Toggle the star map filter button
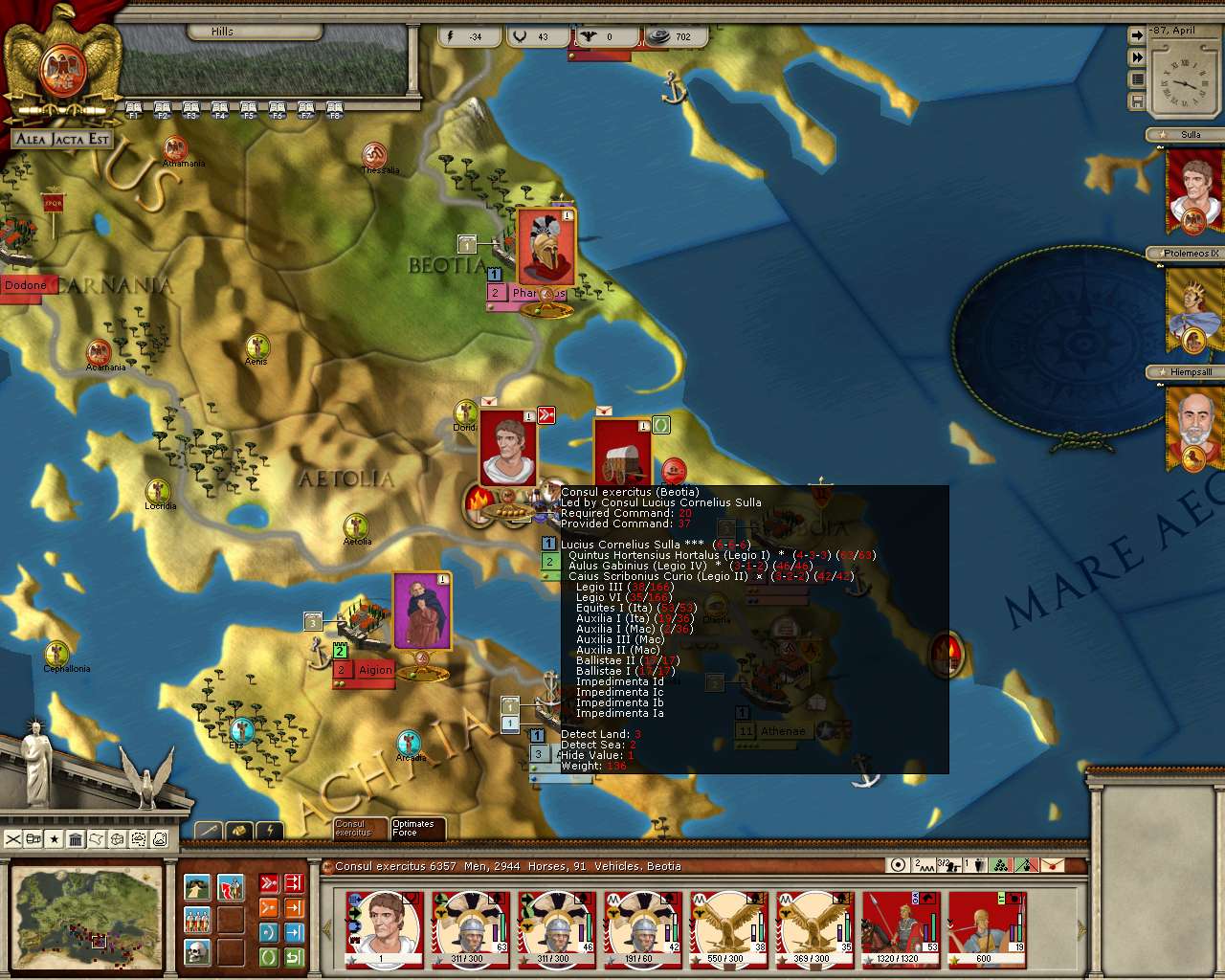Image resolution: width=1225 pixels, height=980 pixels. point(55,839)
